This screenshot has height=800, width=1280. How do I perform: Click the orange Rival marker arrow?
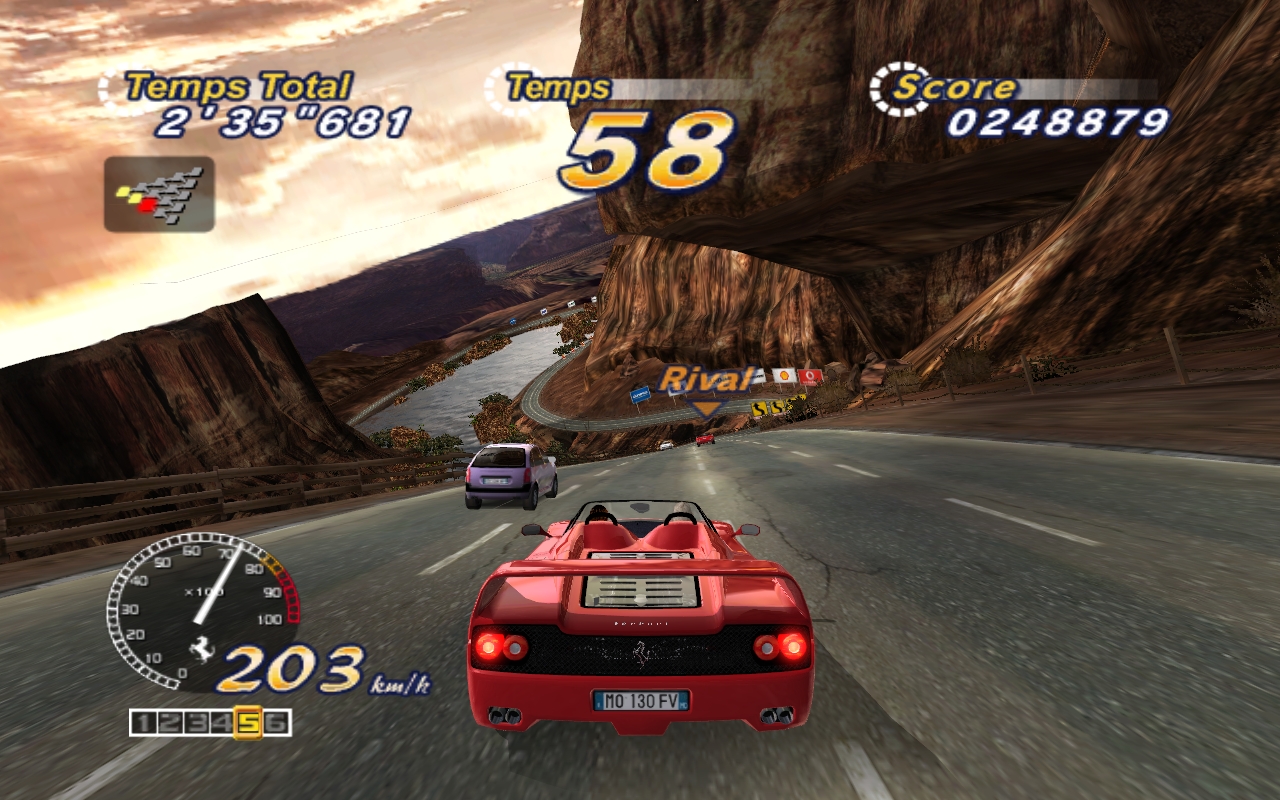[706, 408]
